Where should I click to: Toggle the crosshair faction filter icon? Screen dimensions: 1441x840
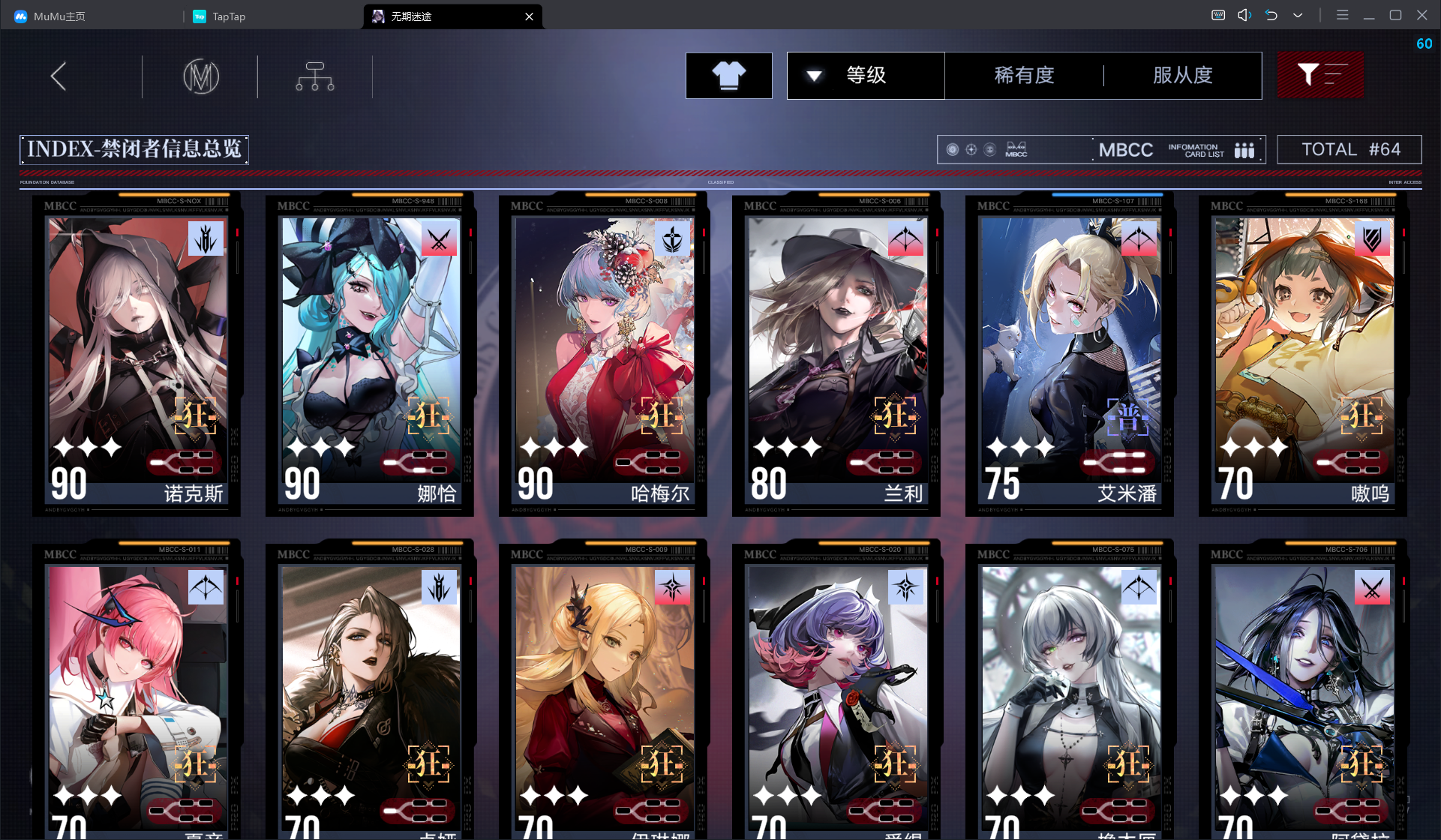click(970, 149)
